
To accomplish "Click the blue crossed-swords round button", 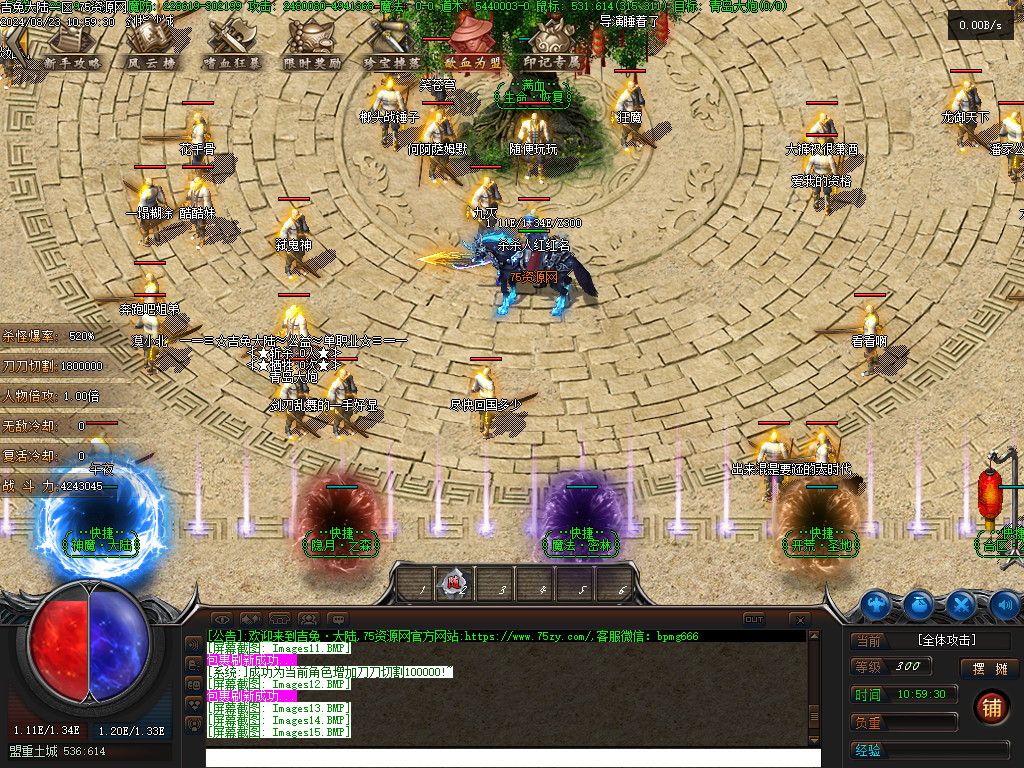I will tap(962, 604).
